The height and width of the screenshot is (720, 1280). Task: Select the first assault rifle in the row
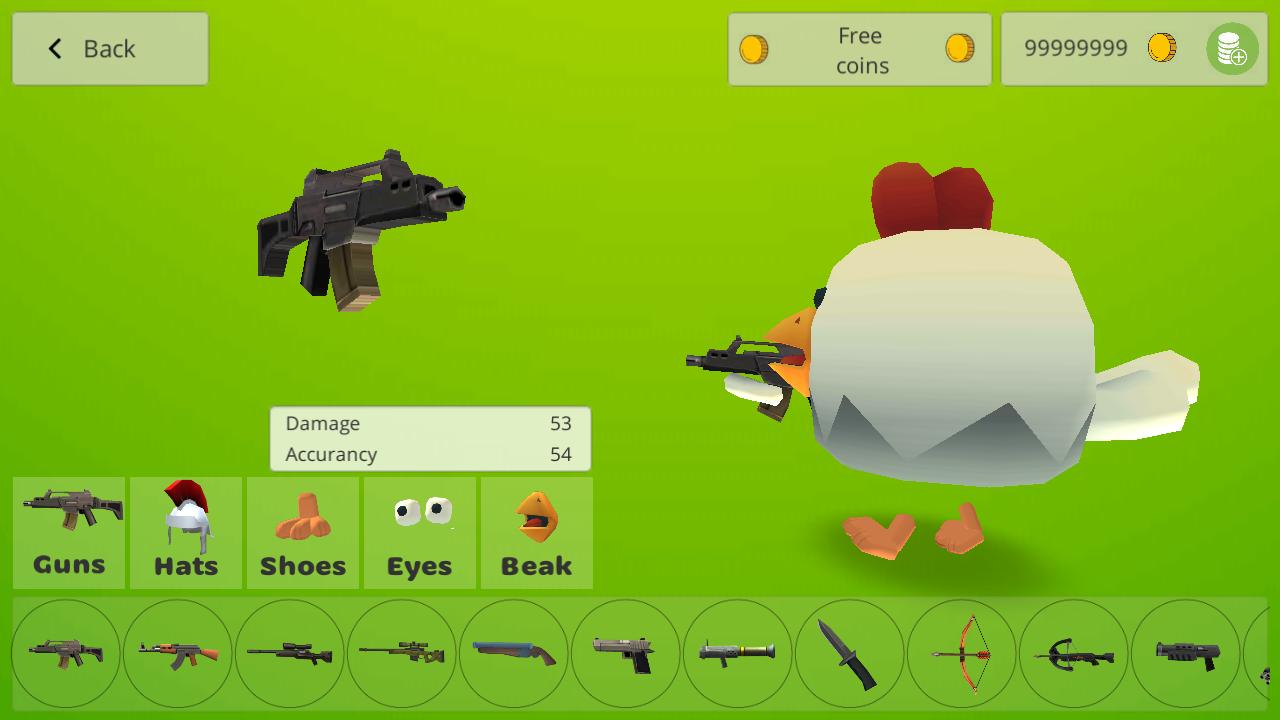(x=65, y=653)
